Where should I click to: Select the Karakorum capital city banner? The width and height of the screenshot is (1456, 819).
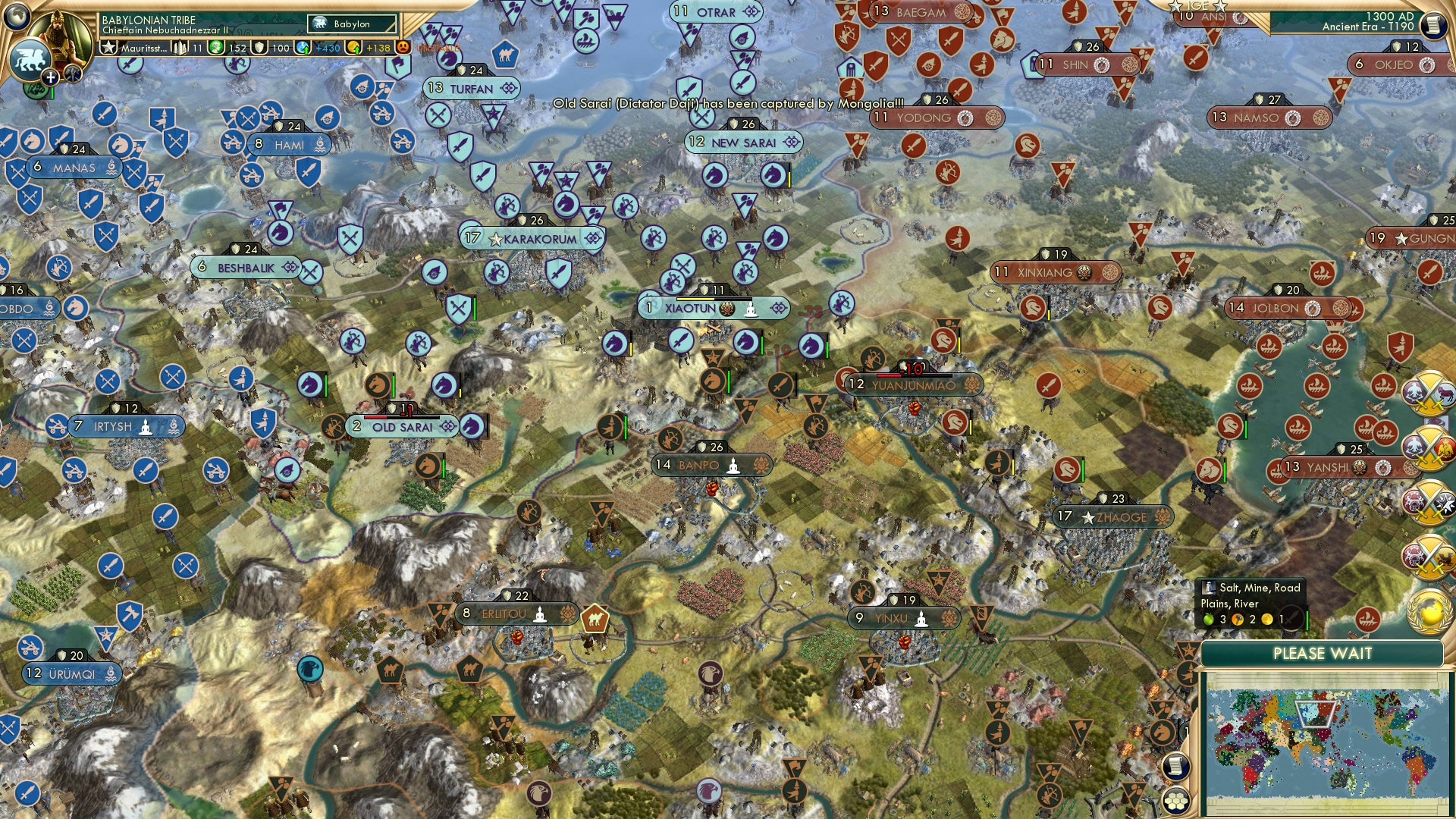[x=531, y=237]
